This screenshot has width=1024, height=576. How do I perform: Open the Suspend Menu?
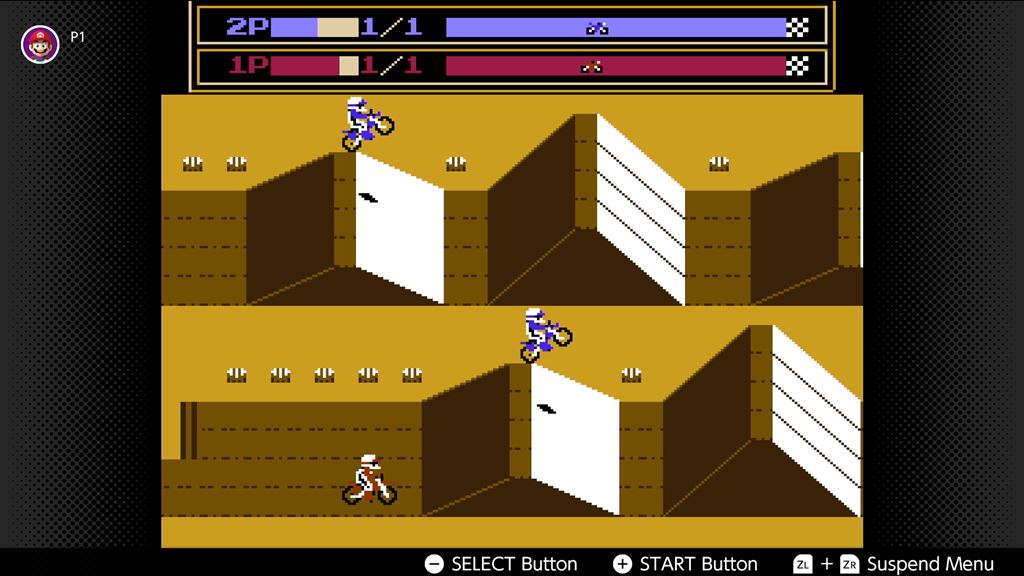929,564
